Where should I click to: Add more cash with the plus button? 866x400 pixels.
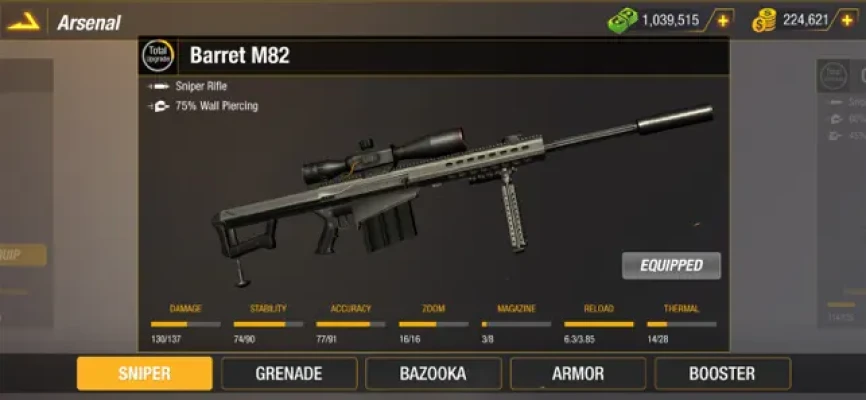tap(721, 20)
